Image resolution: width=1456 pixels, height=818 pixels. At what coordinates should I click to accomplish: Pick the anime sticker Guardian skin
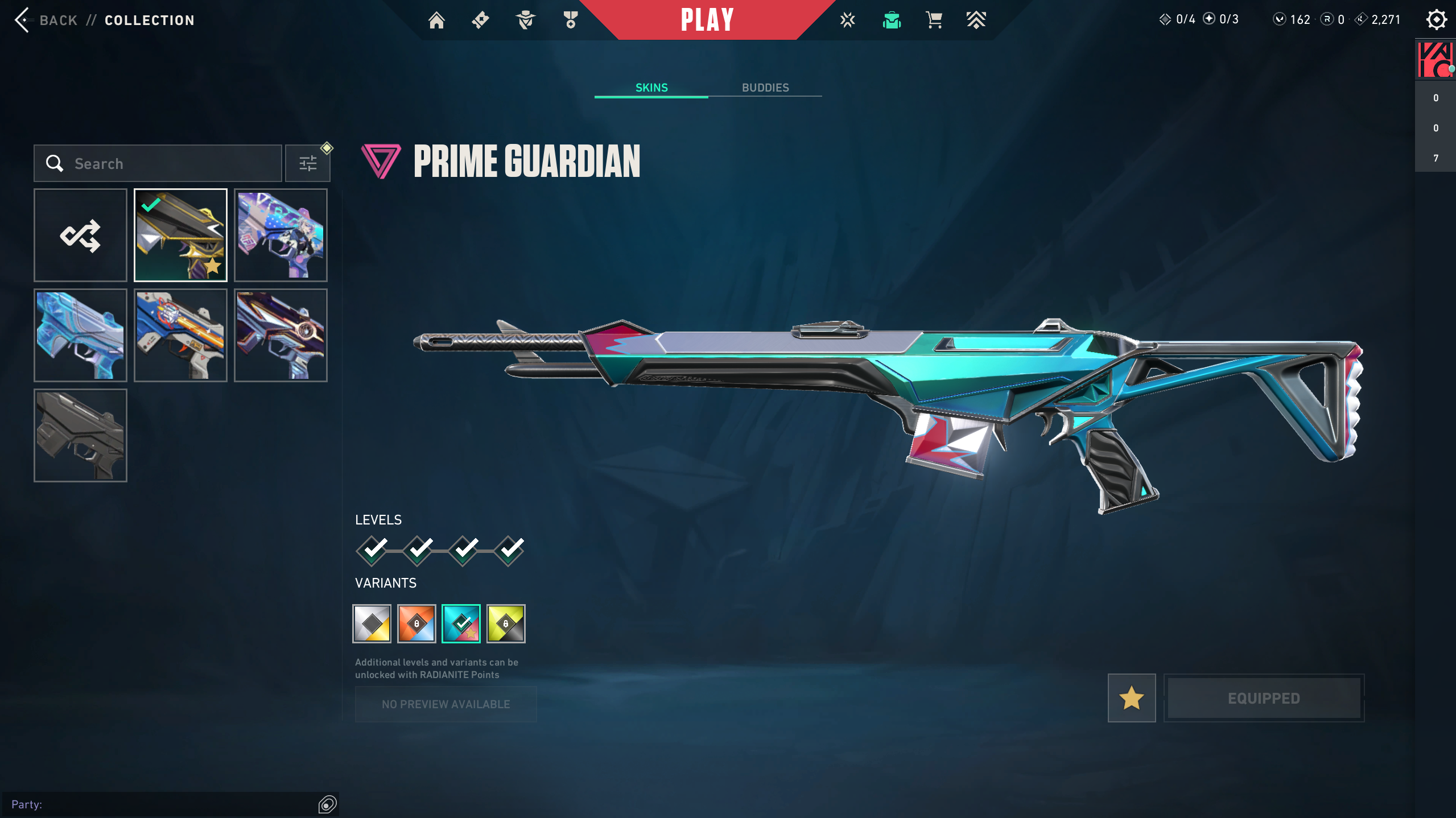pyautogui.click(x=281, y=236)
